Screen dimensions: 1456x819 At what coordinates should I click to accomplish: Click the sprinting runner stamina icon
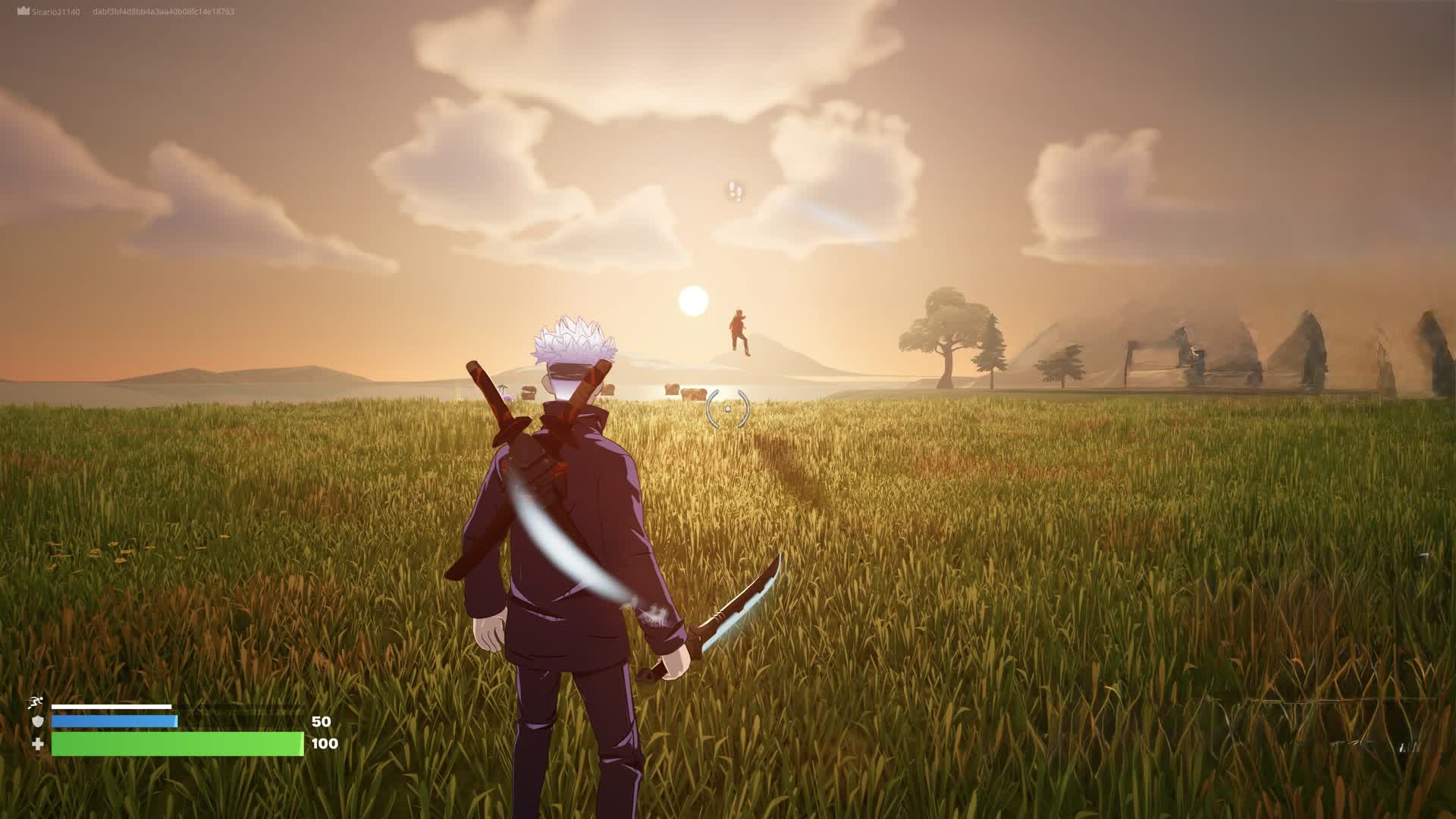tap(36, 704)
